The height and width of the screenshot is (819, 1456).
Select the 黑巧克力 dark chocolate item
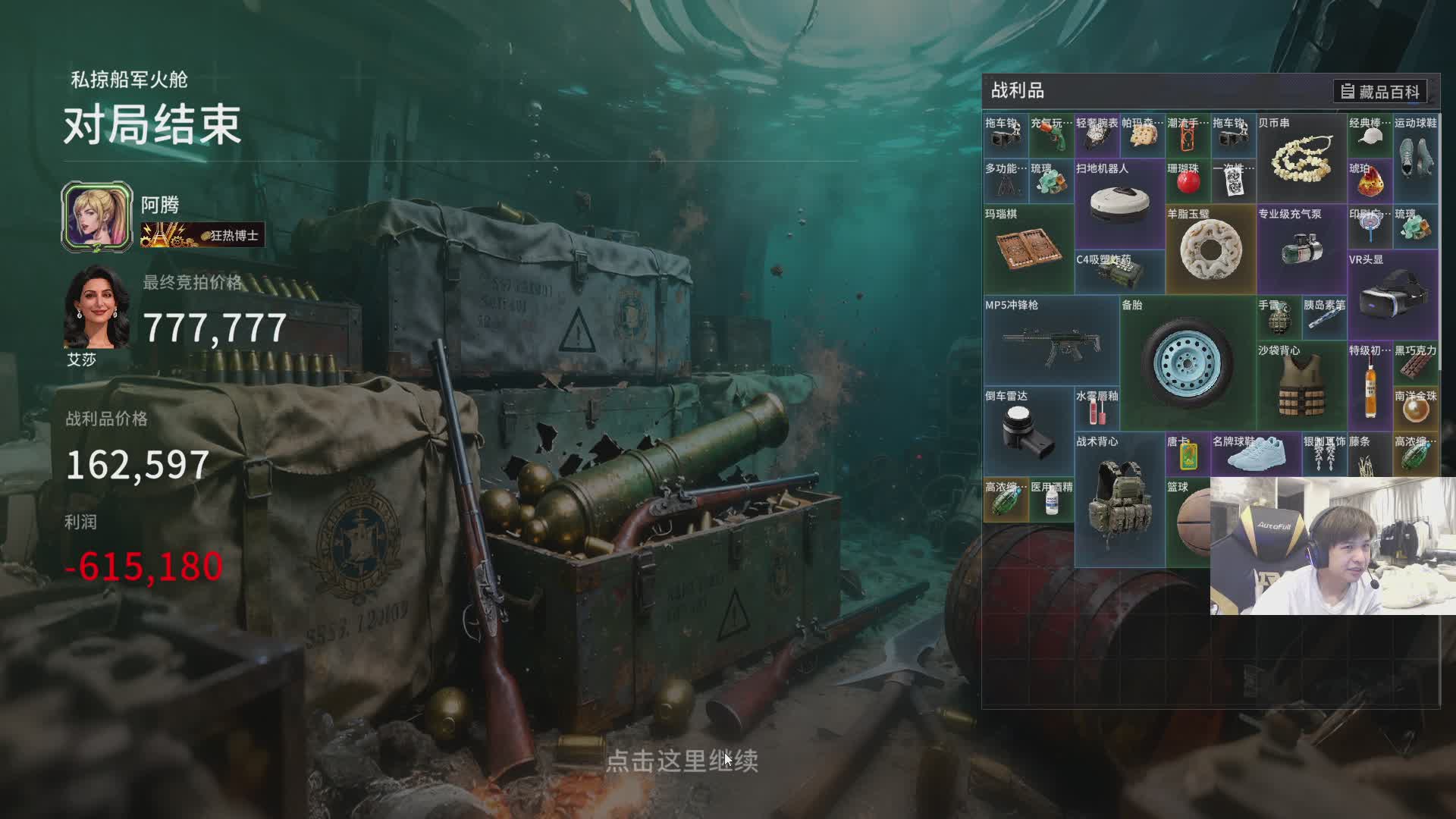pyautogui.click(x=1415, y=364)
